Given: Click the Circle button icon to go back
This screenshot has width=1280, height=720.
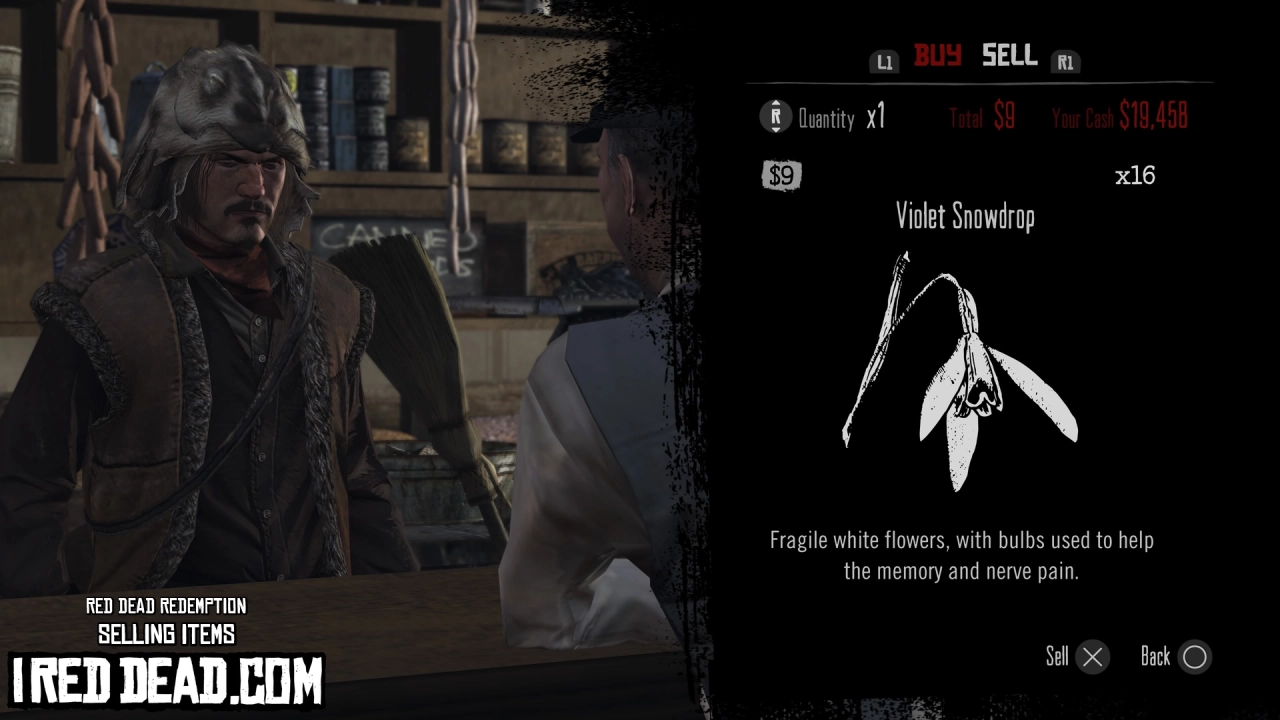Looking at the screenshot, I should tap(1195, 657).
